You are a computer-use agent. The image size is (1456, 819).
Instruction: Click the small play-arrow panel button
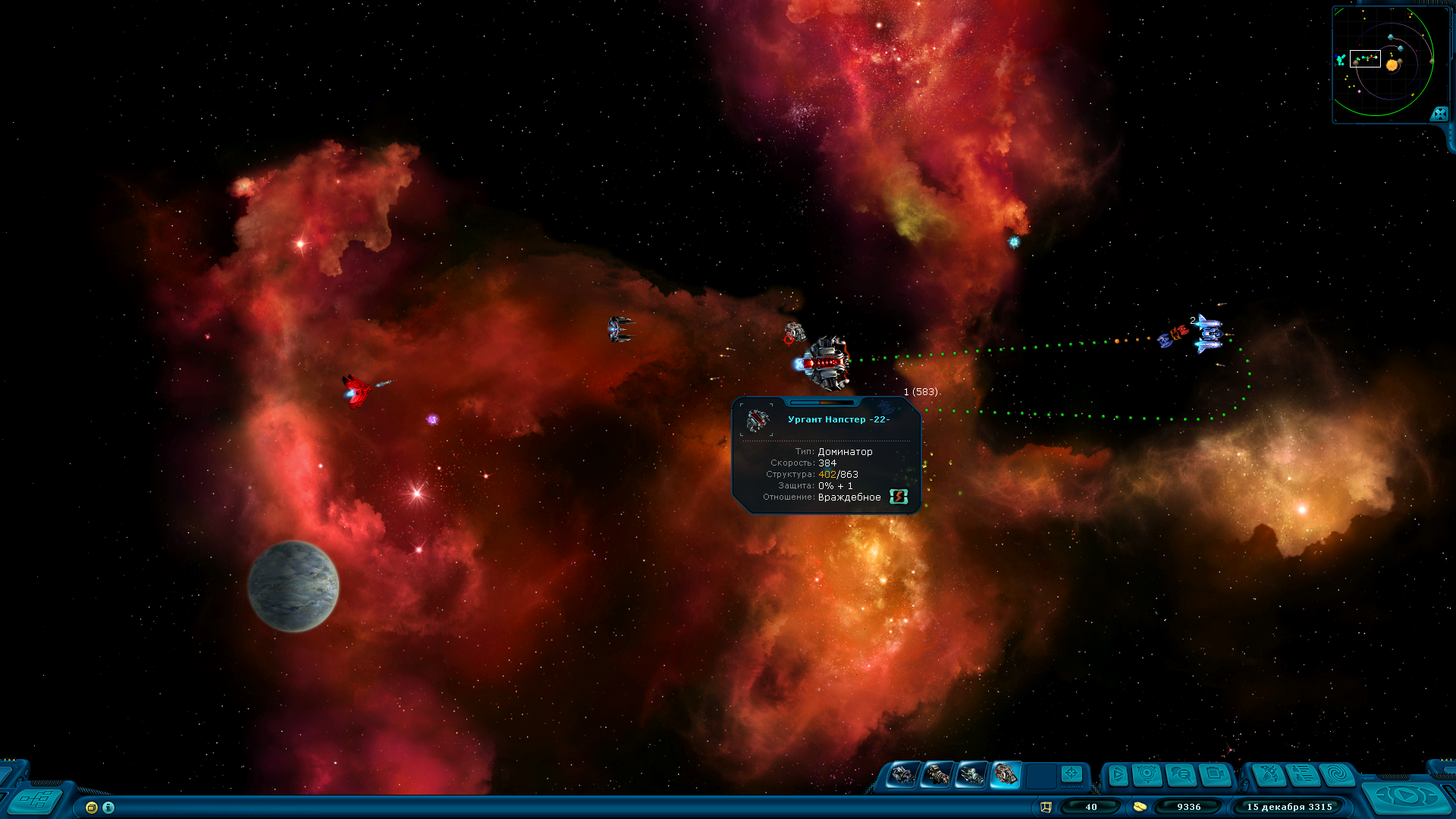(1117, 775)
